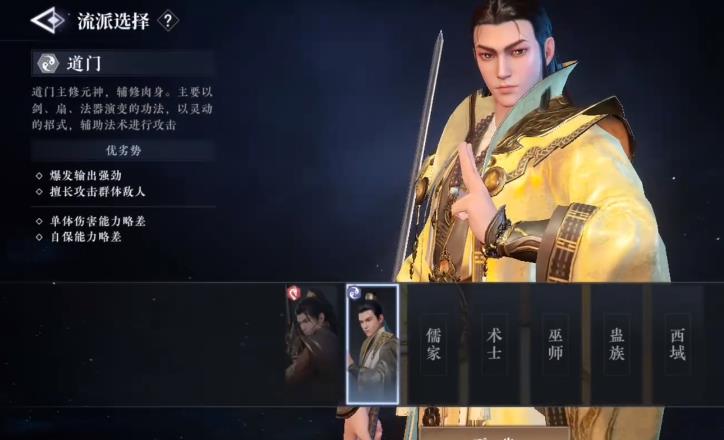Click the back arrow beside 流派选择
Viewport: 724px width, 440px height.
[49, 20]
